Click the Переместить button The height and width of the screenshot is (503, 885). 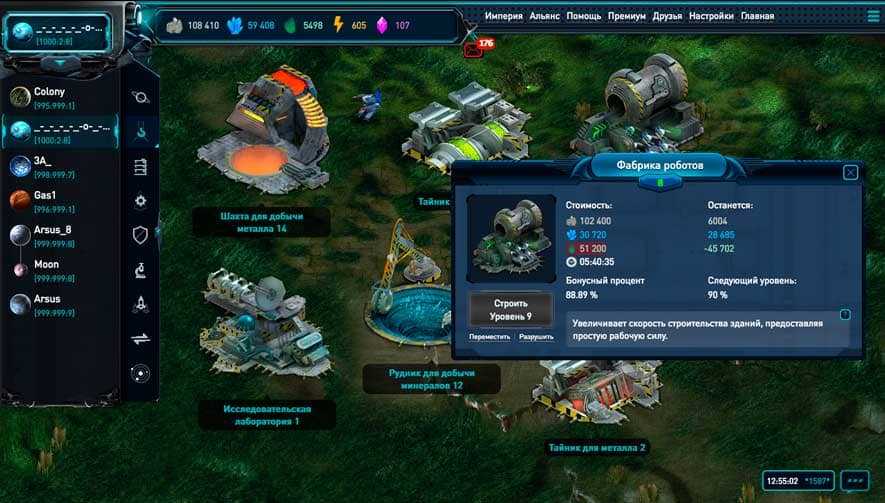[x=490, y=337]
